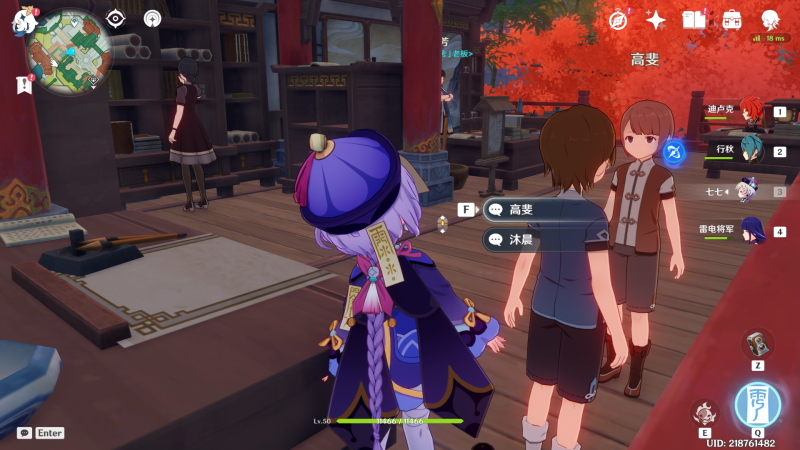Open the quest log bookmark icon
This screenshot has width=800, height=450.
24,86
